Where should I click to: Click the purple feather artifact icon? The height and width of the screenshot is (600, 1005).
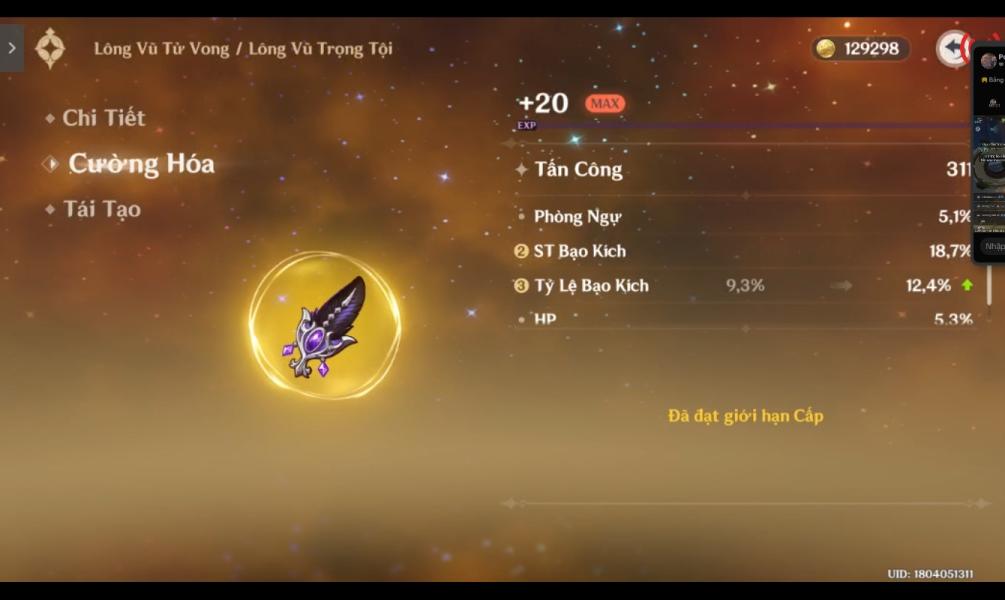click(325, 325)
